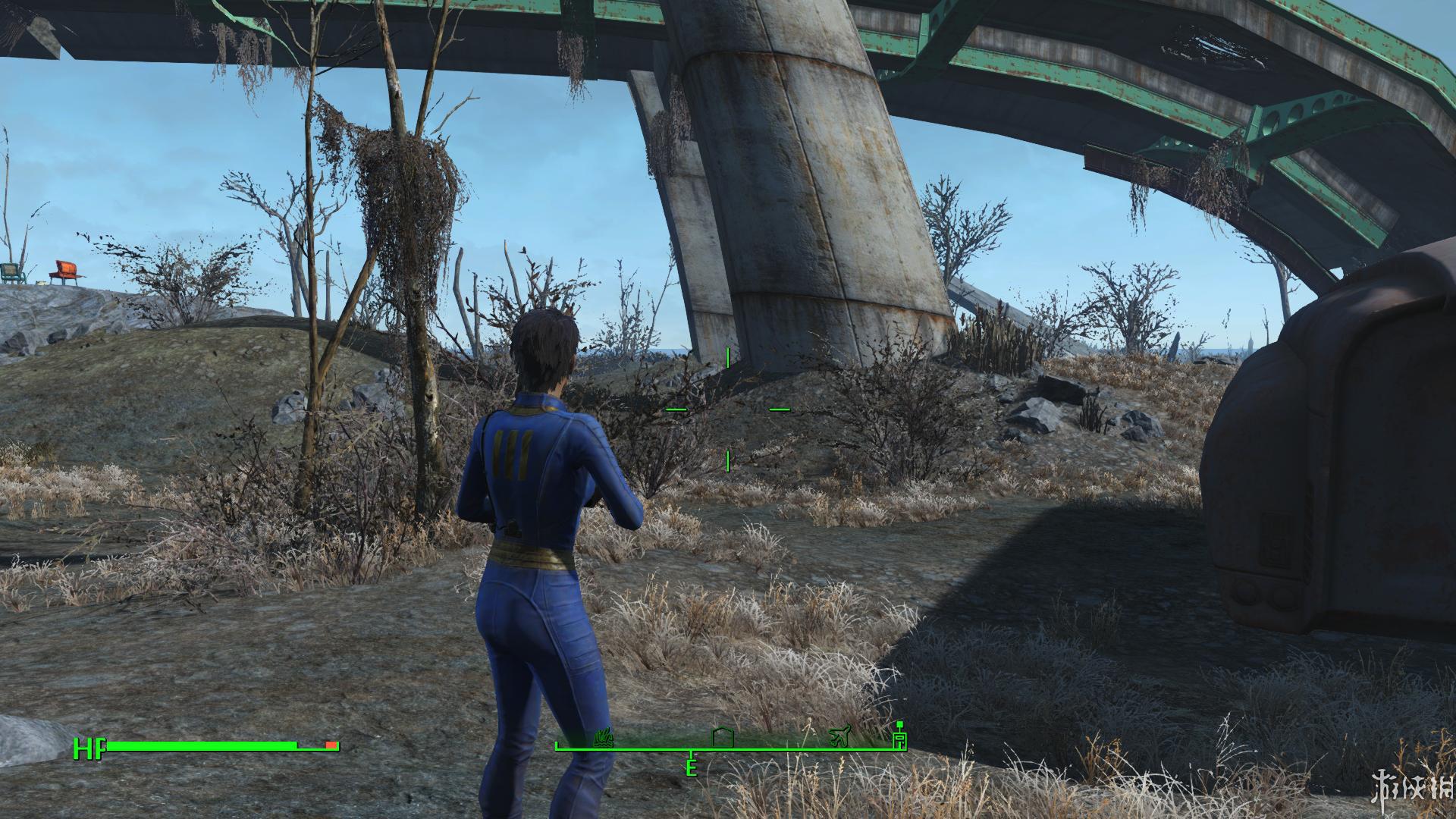Select the E direction indicator below the compass
Viewport: 1456px width, 819px height.
691,767
